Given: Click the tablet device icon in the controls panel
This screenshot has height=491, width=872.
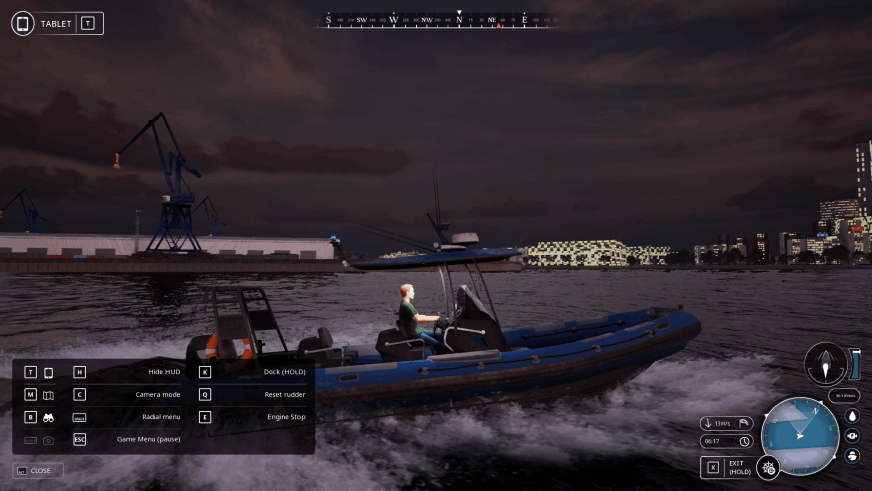Looking at the screenshot, I should tap(48, 372).
